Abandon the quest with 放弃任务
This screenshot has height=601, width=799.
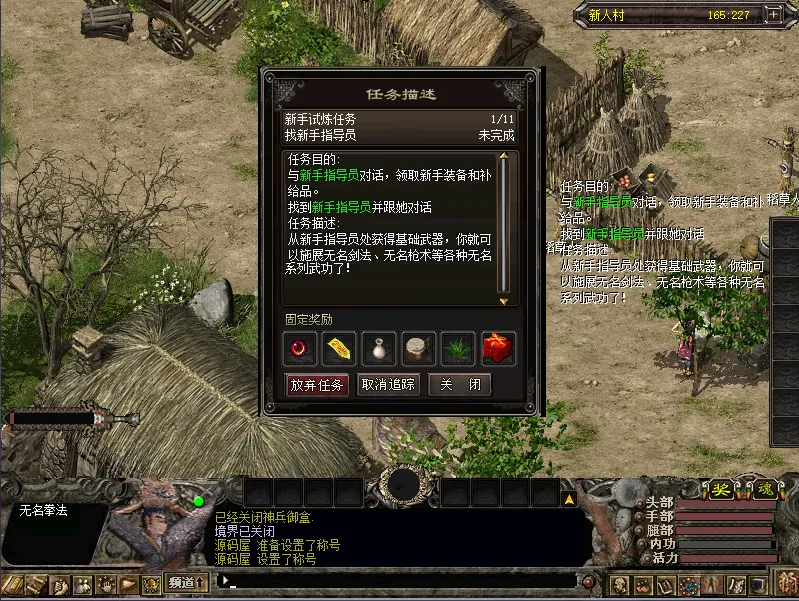[317, 385]
